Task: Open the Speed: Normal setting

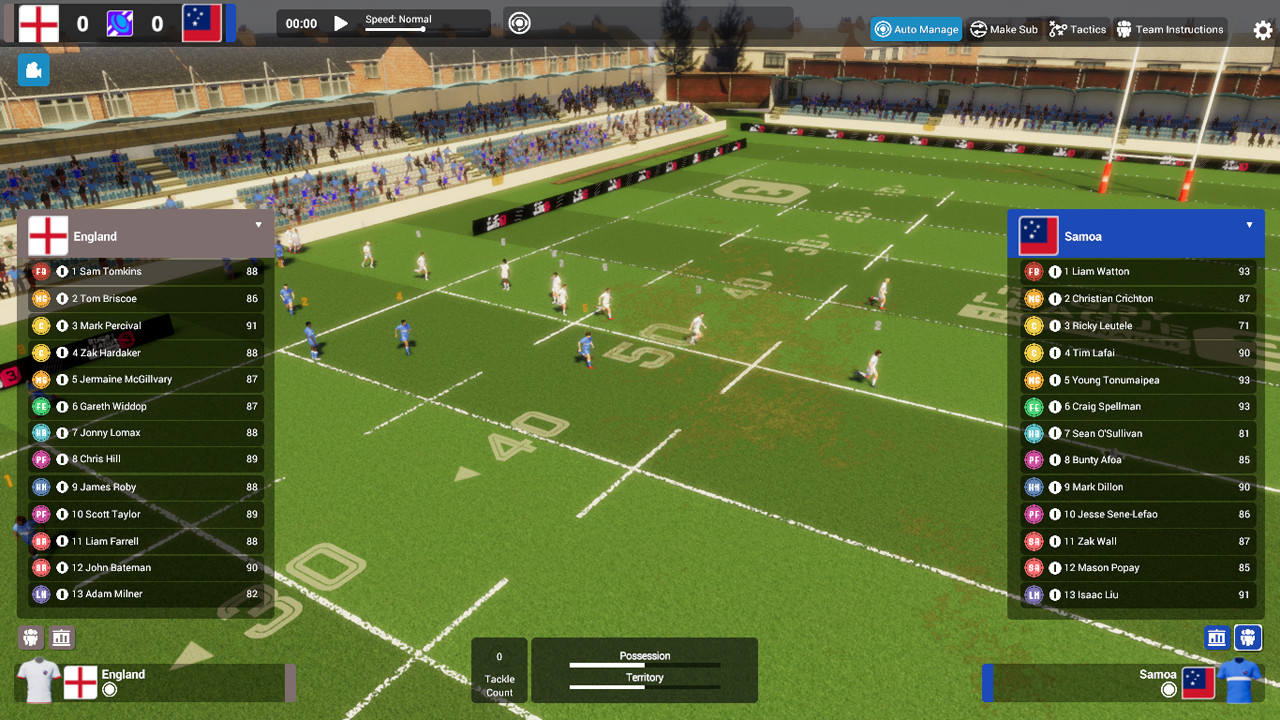Action: 397,17
